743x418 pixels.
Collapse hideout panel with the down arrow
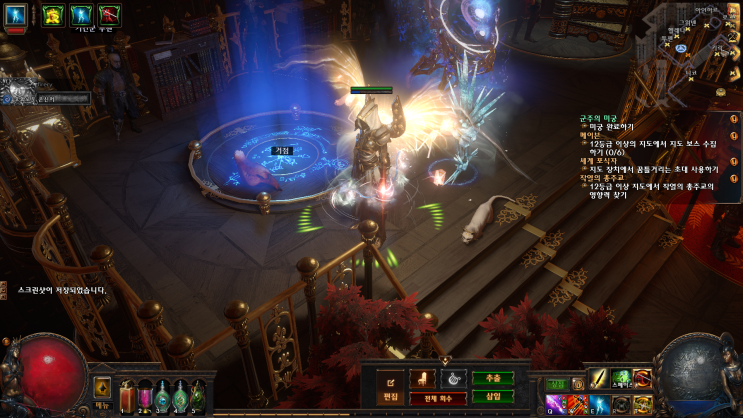445,361
